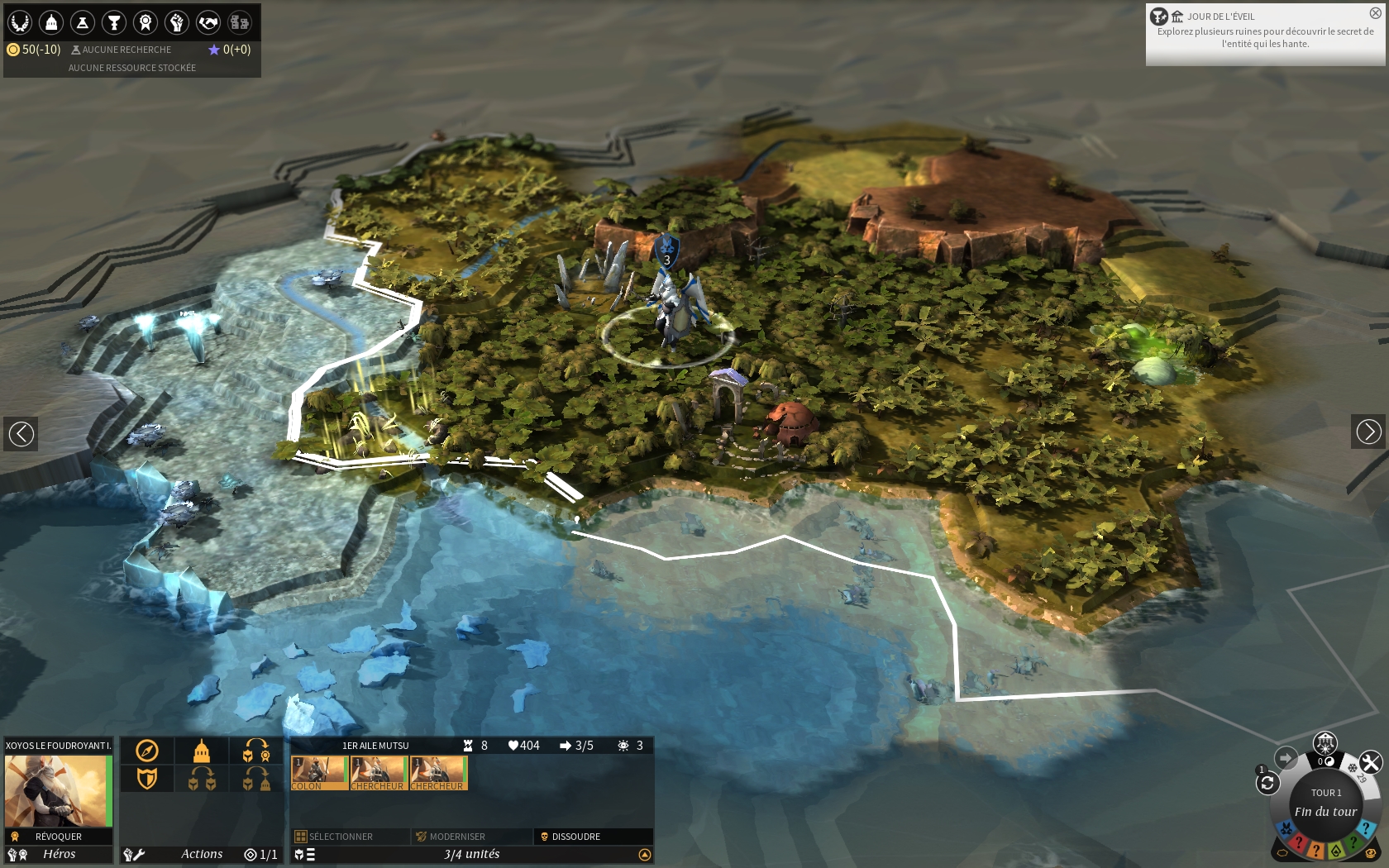This screenshot has height=868, width=1389.
Task: Go to the previous army with left arrow
Action: [x=21, y=432]
